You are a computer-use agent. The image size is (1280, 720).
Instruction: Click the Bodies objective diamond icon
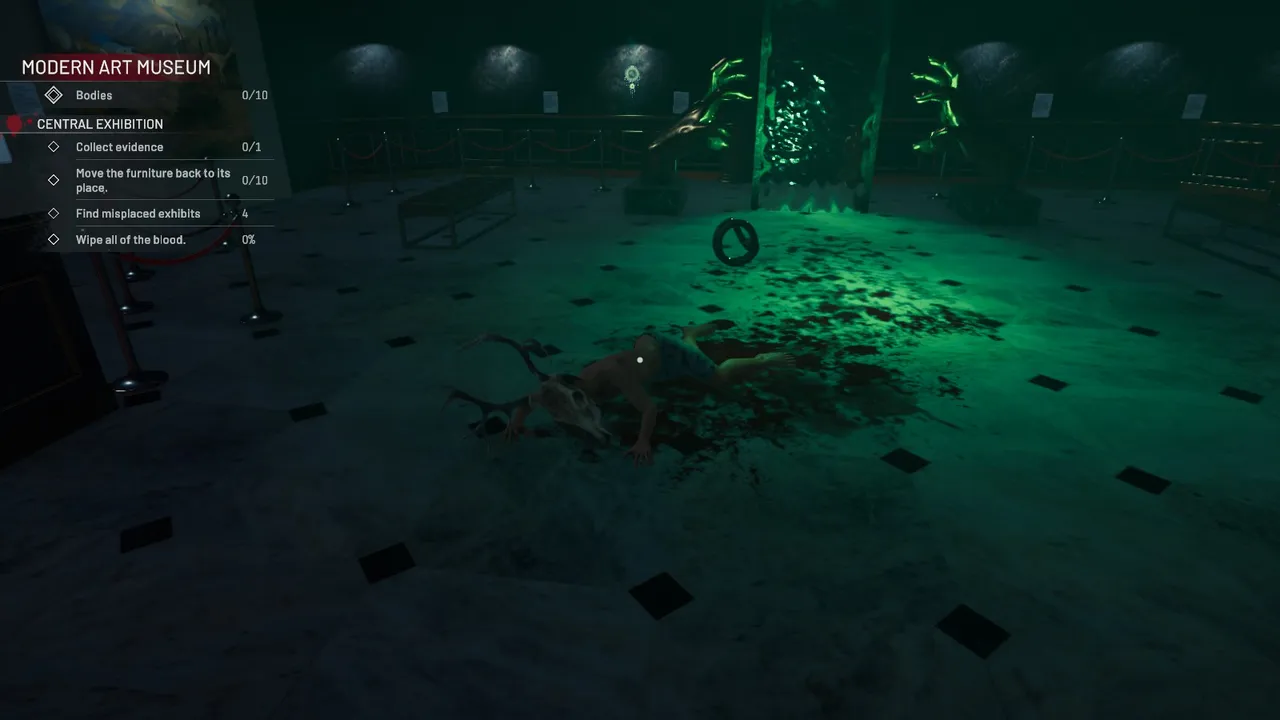(x=54, y=94)
